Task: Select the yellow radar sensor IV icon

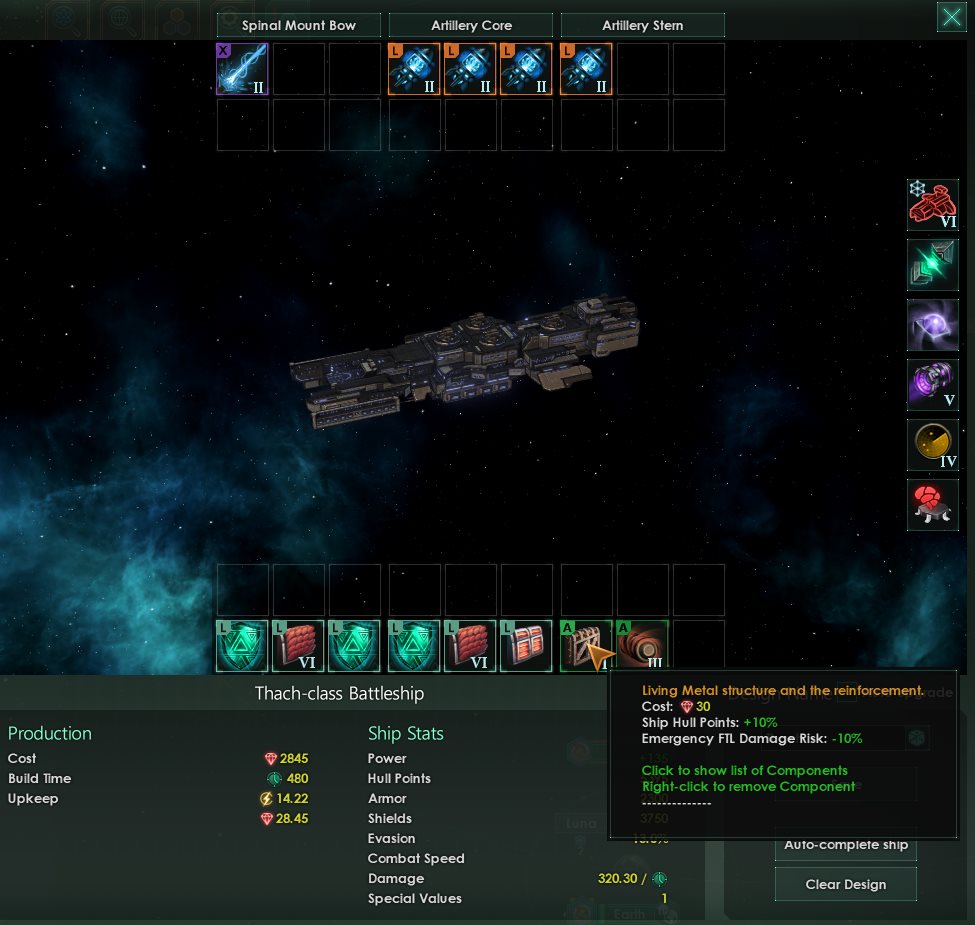Action: pos(932,445)
